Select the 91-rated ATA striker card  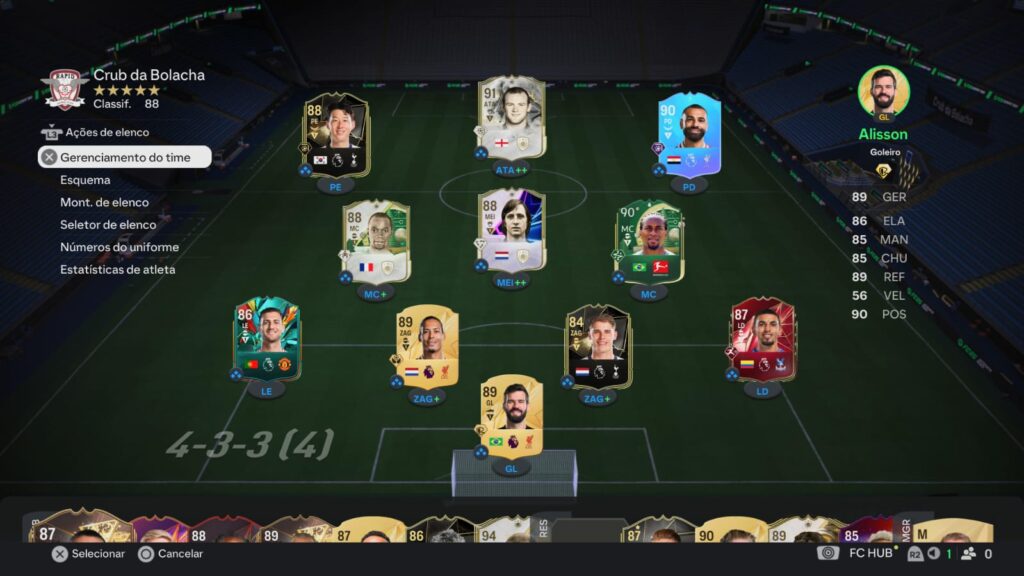(x=511, y=118)
